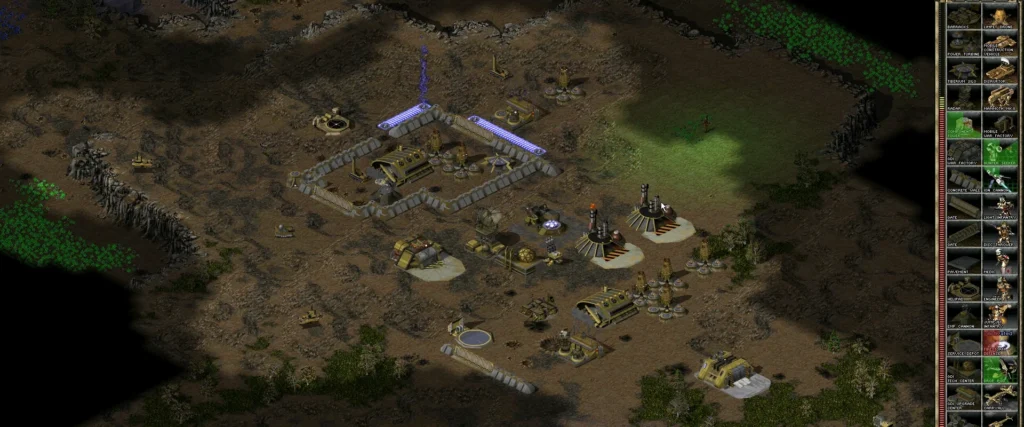Image resolution: width=1024 pixels, height=427 pixels.
Task: Select the Mammoth Mk. II unit icon
Action: coord(1000,98)
